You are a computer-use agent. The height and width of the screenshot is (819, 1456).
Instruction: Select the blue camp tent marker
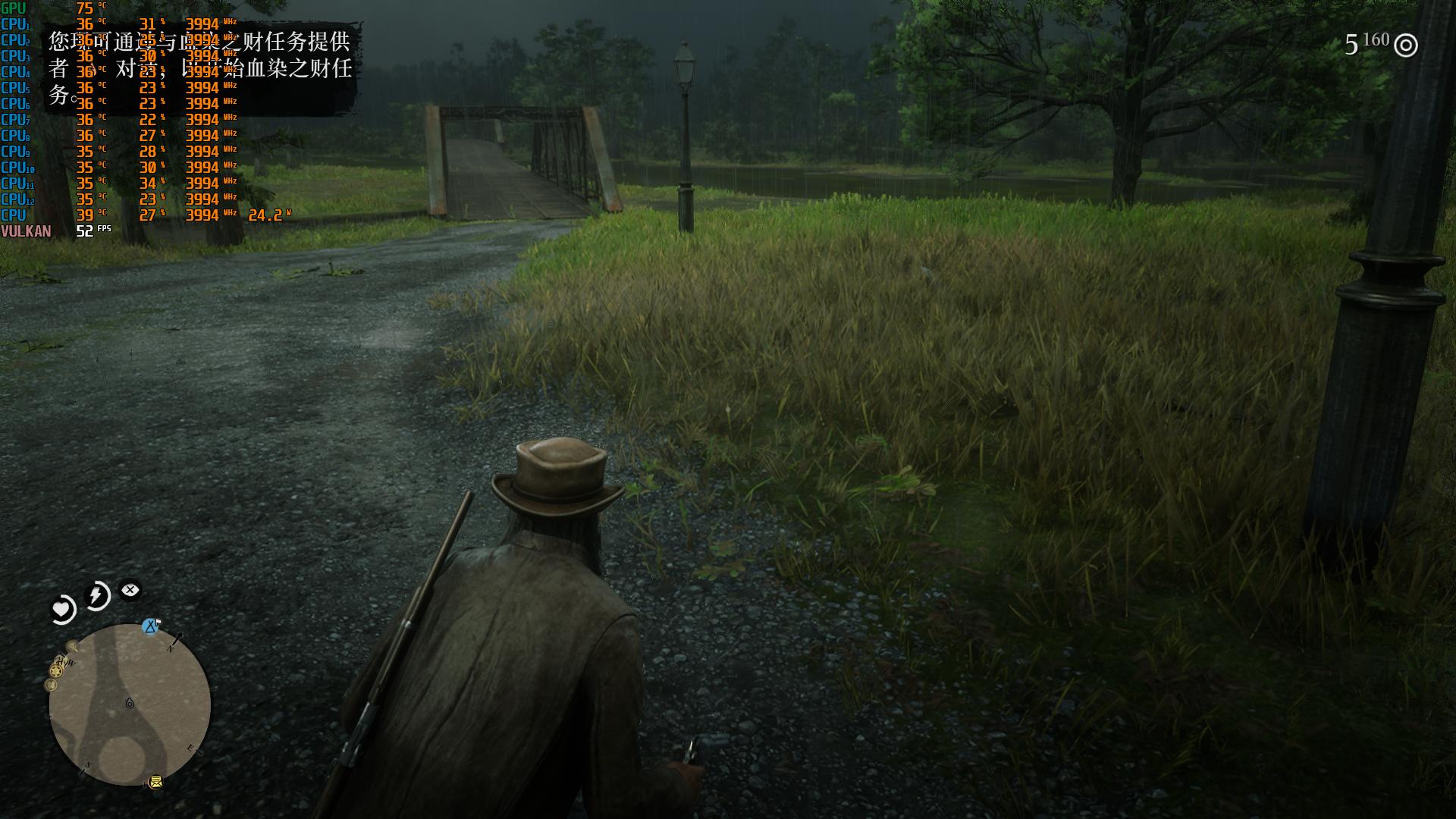(x=151, y=626)
